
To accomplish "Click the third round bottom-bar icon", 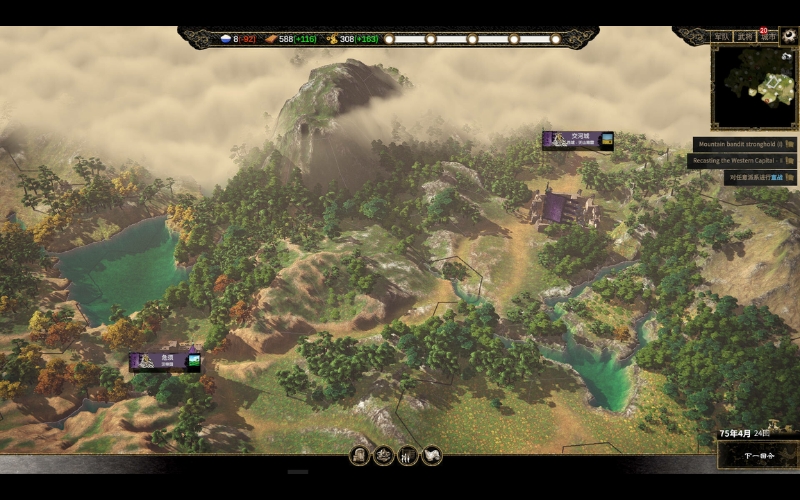I will click(408, 456).
